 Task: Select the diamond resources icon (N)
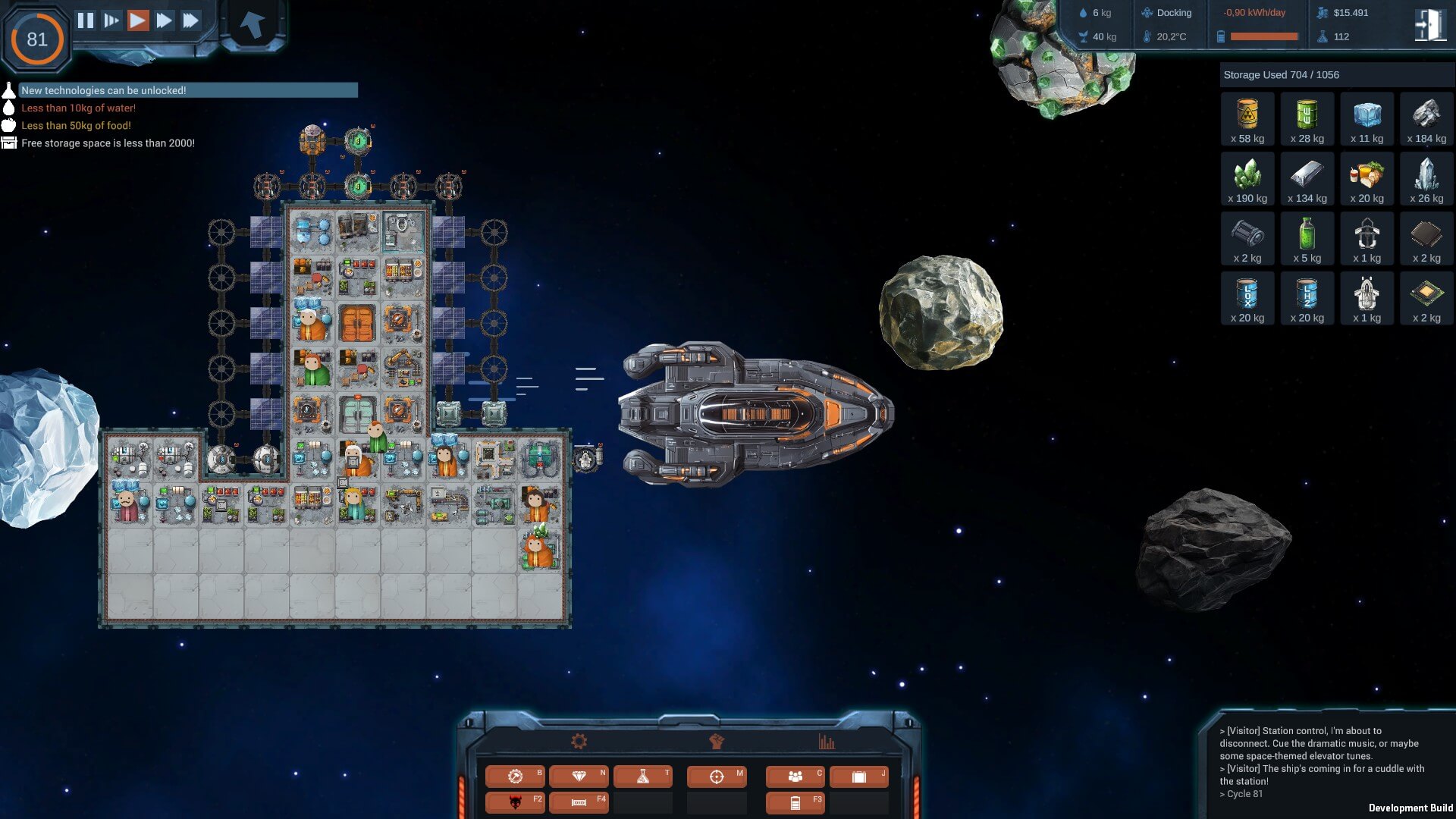[x=579, y=776]
